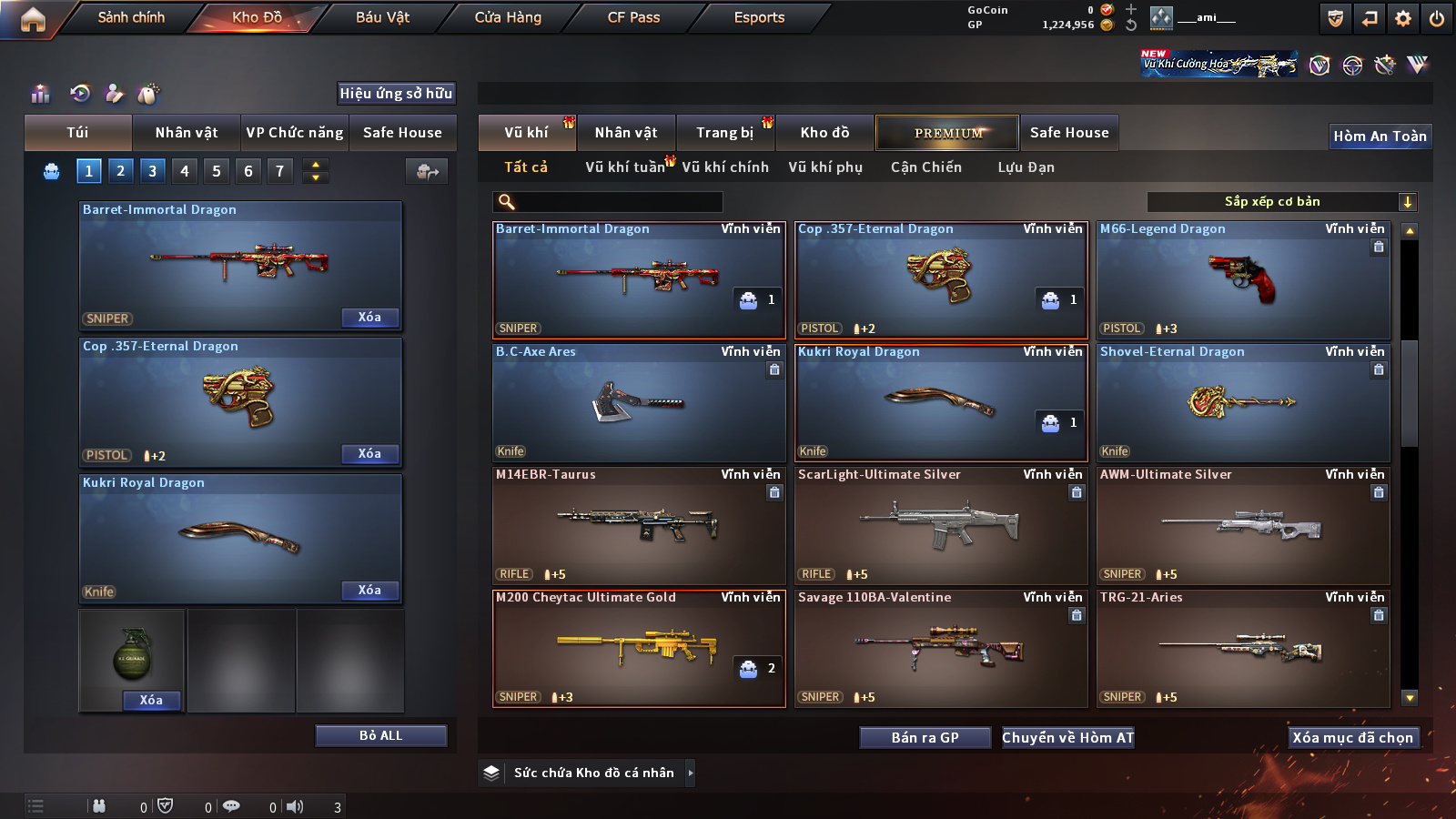Open the Sảnh chính lobby tab
Screen dimensions: 1456x819
pos(131,17)
